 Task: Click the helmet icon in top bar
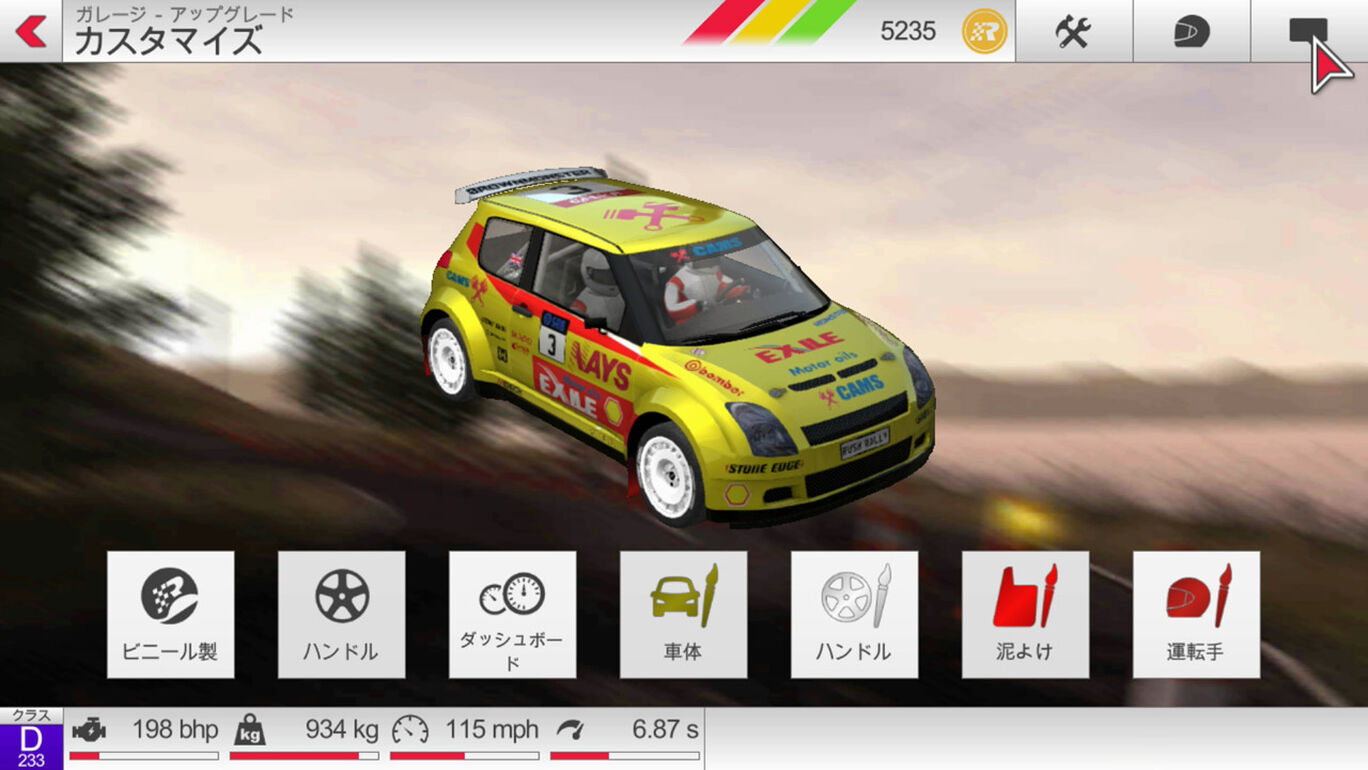1192,30
